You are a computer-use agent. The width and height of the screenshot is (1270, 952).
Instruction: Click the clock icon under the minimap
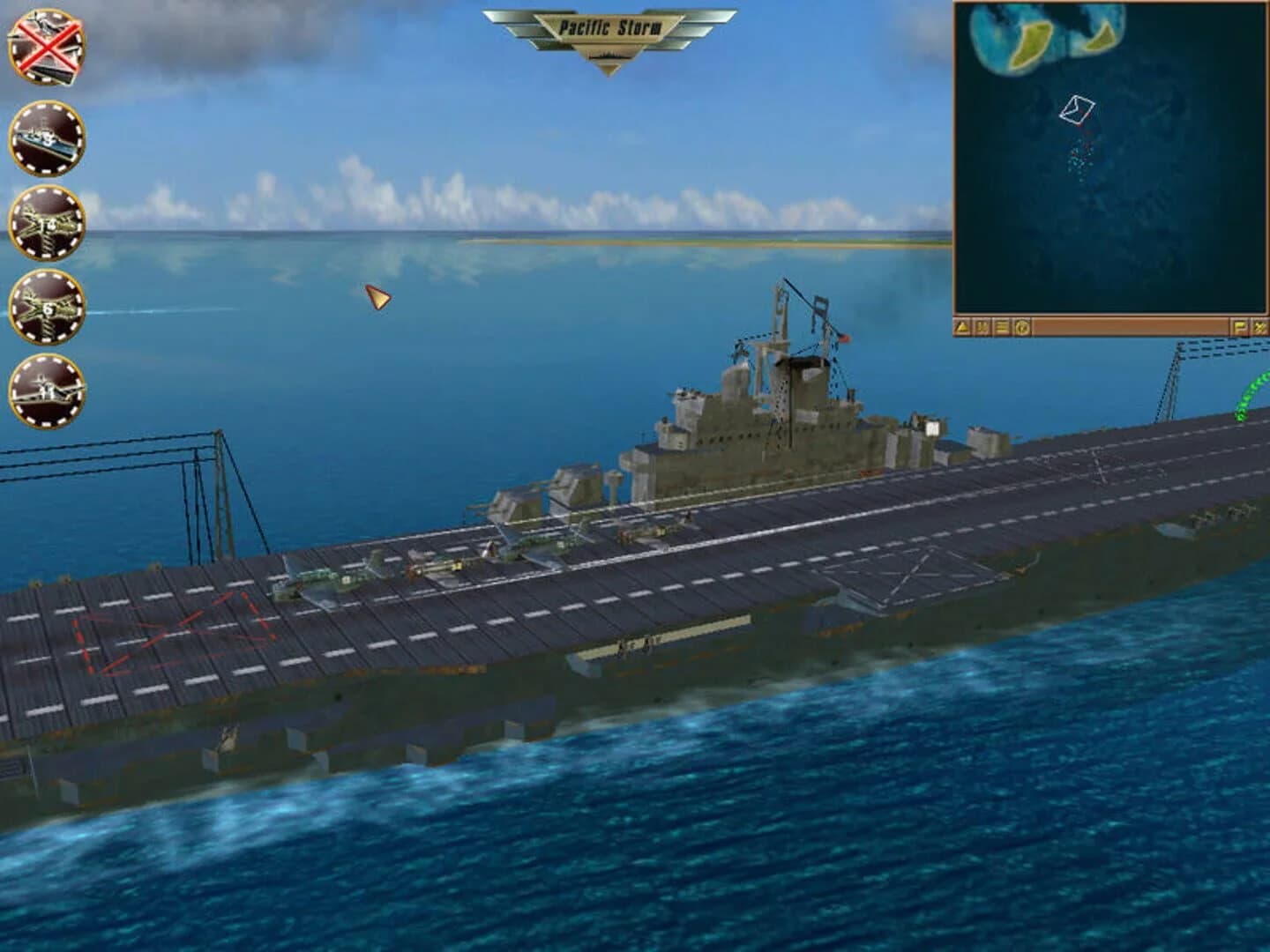1021,326
